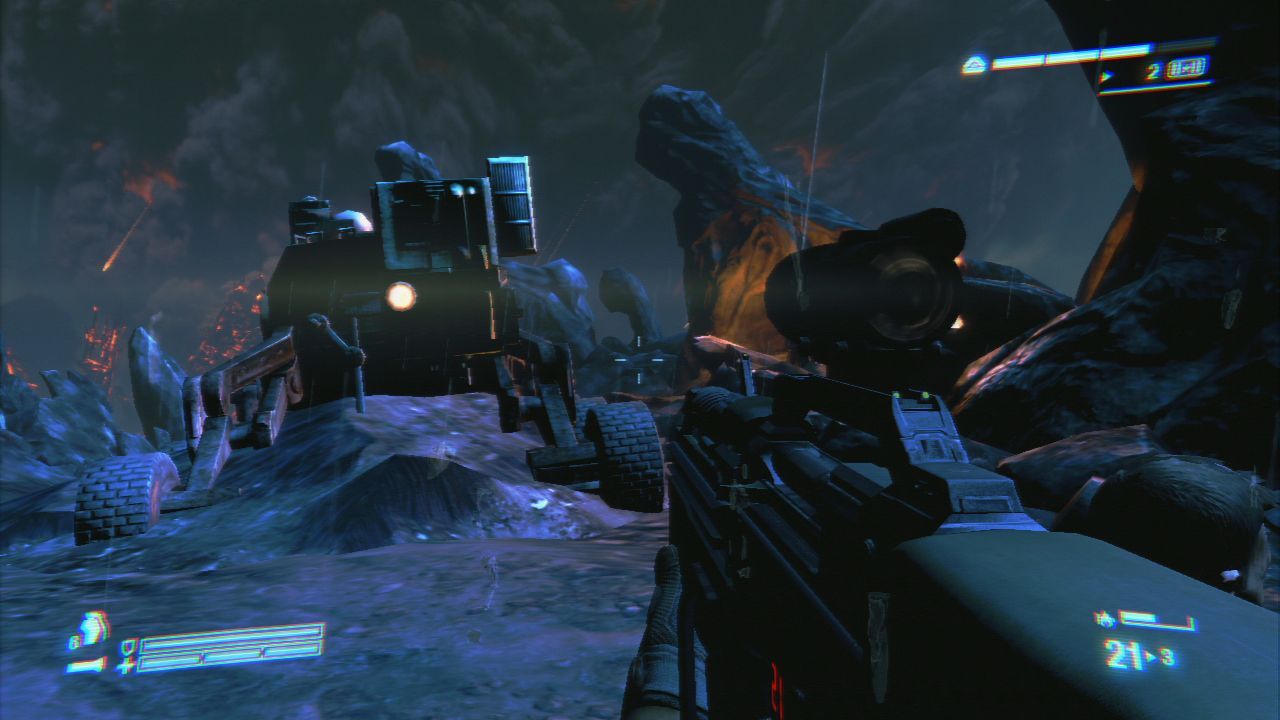The height and width of the screenshot is (720, 1280).
Task: Click the weapon silhouette icon bottom-left HUD
Action: (x=85, y=666)
